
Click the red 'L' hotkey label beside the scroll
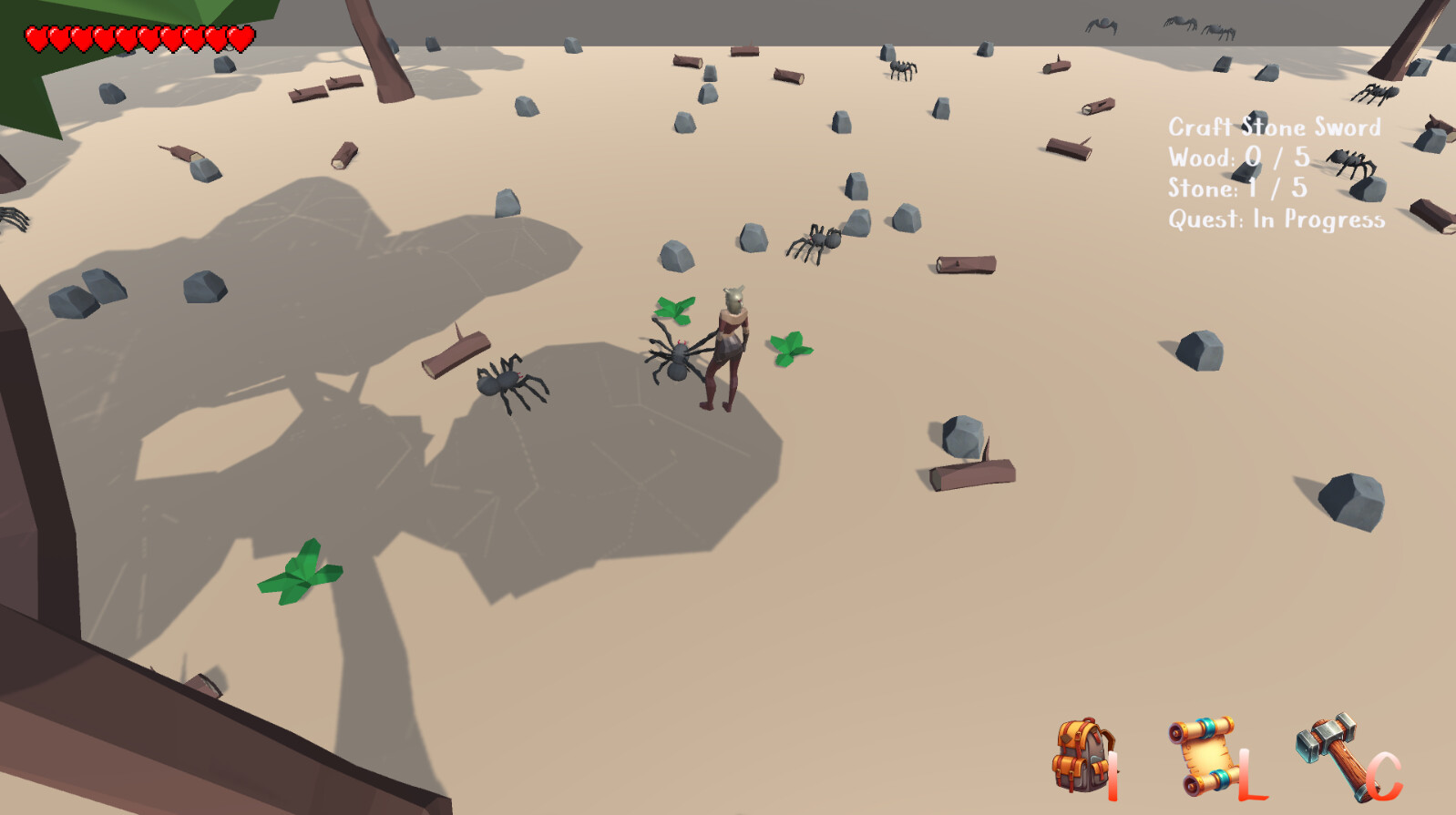coord(1247,773)
